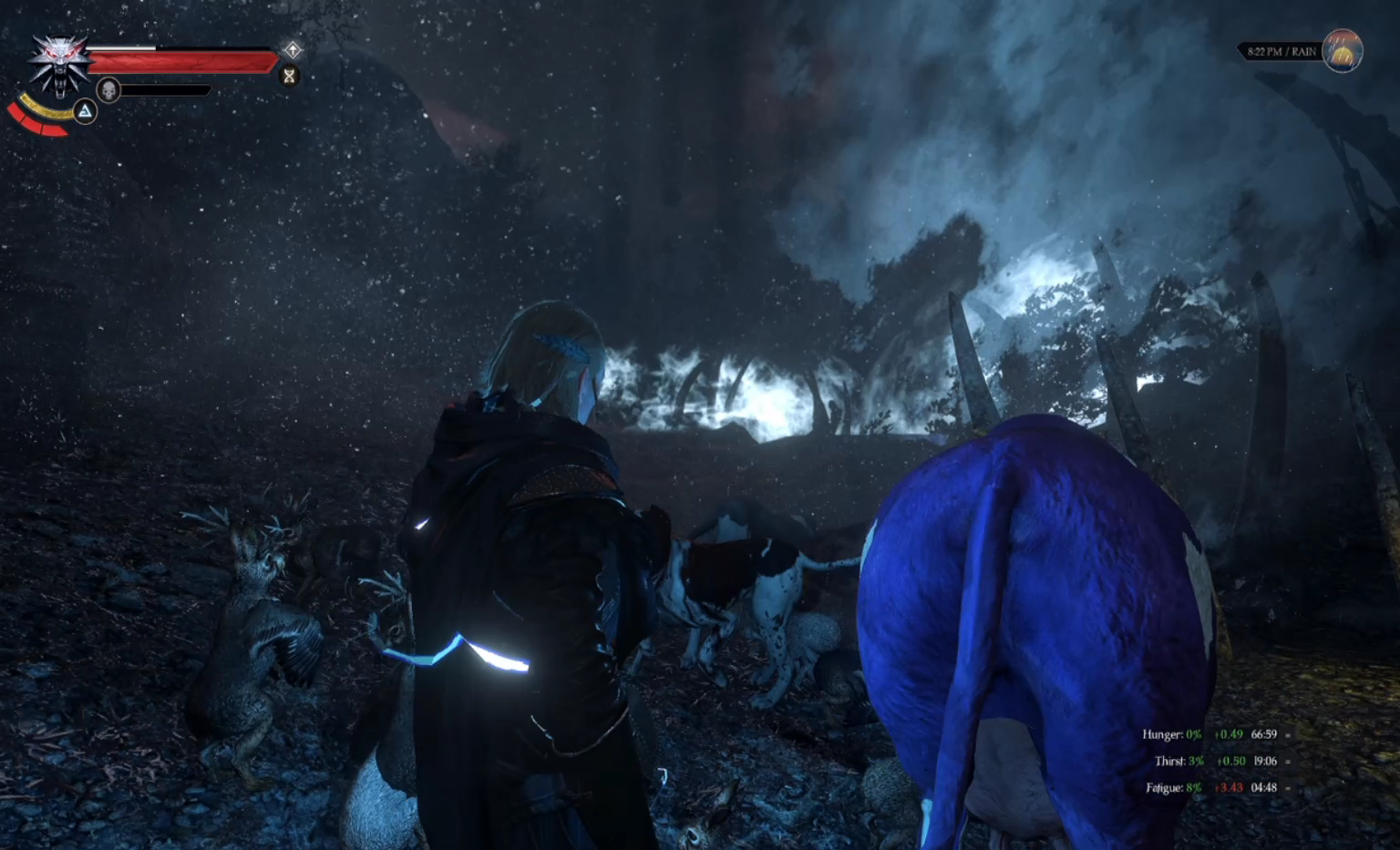Click the toxicity skull icon
1400x850 pixels.
(x=108, y=90)
